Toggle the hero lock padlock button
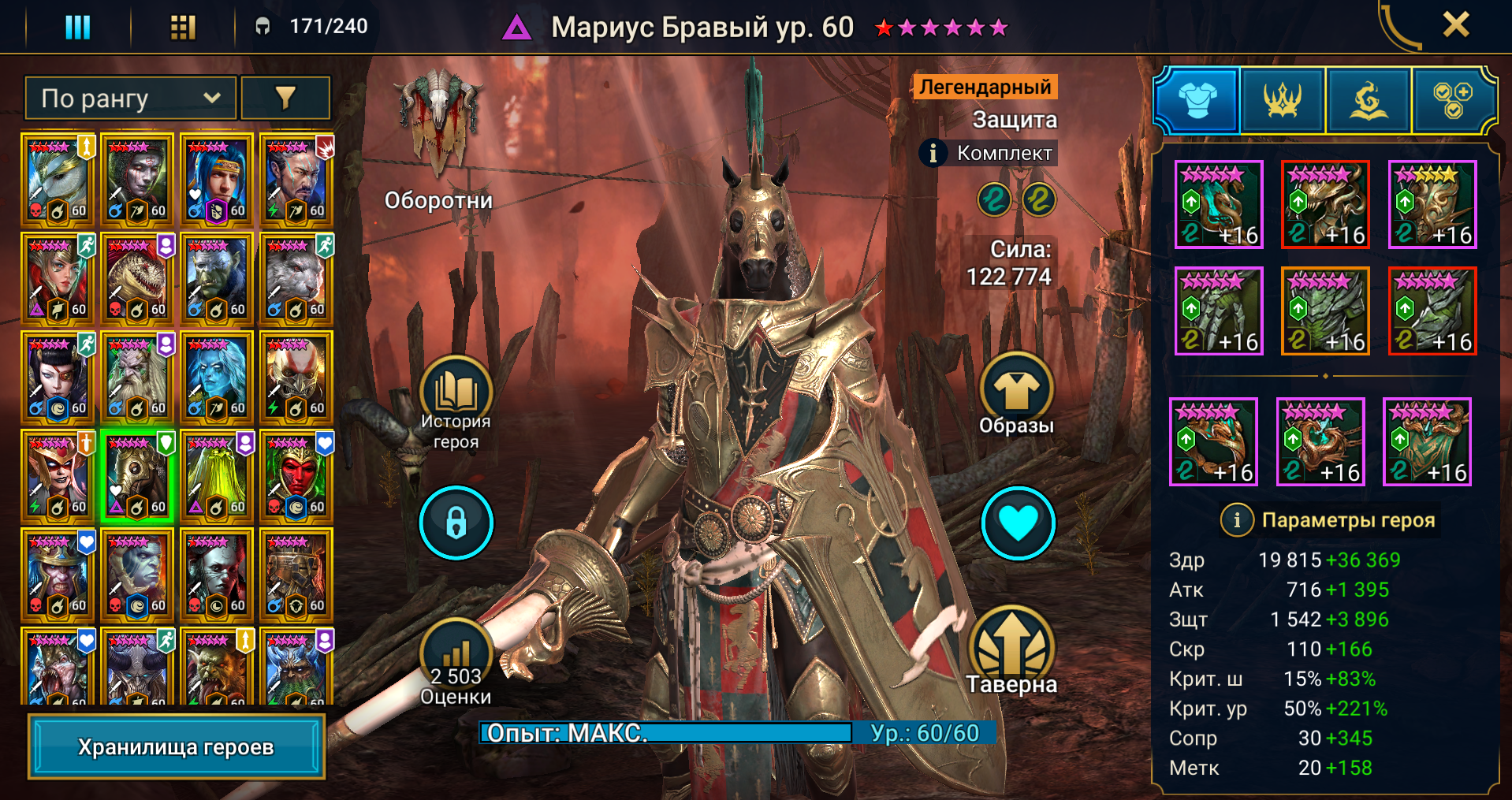 (x=456, y=523)
